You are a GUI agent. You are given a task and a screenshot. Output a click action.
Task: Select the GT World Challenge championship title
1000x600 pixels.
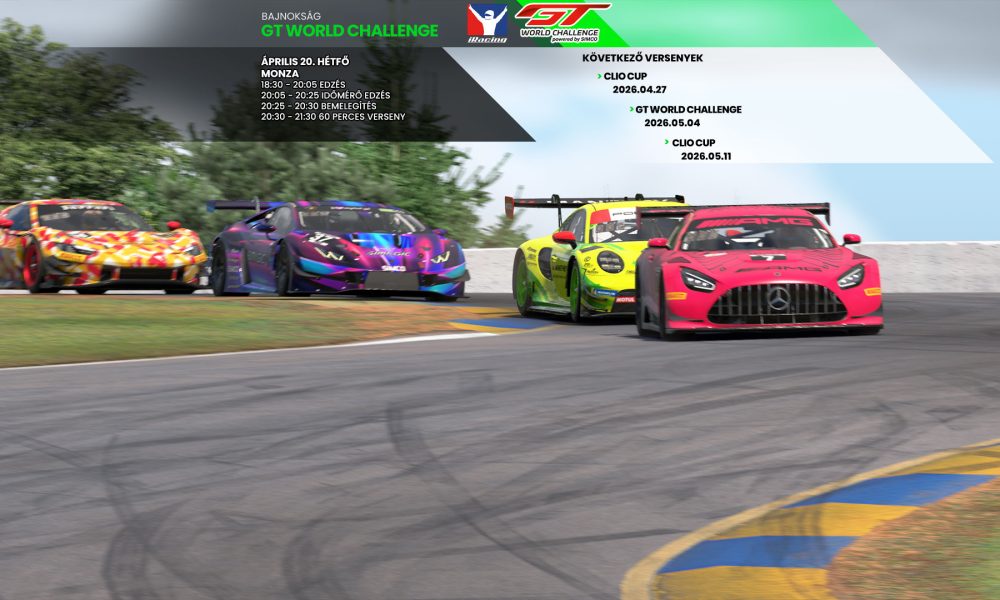(x=349, y=31)
